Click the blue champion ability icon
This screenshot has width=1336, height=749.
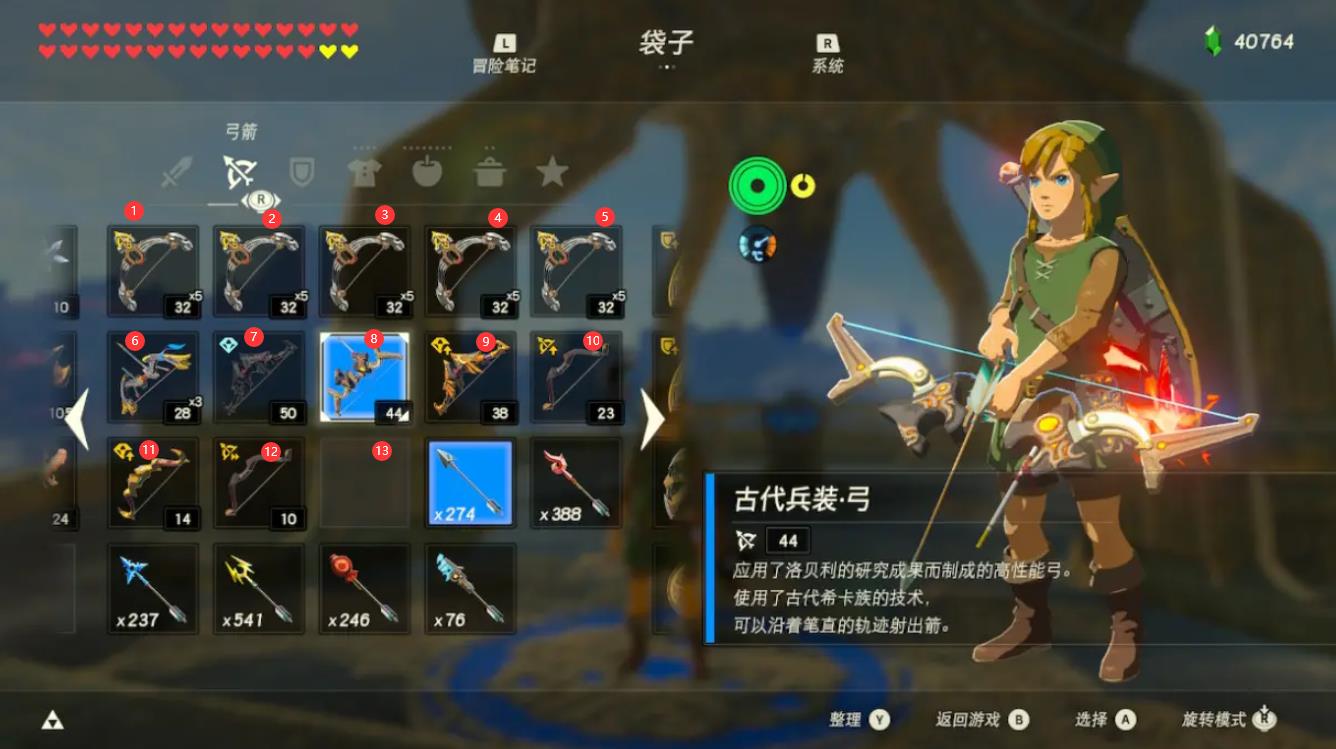[x=756, y=245]
